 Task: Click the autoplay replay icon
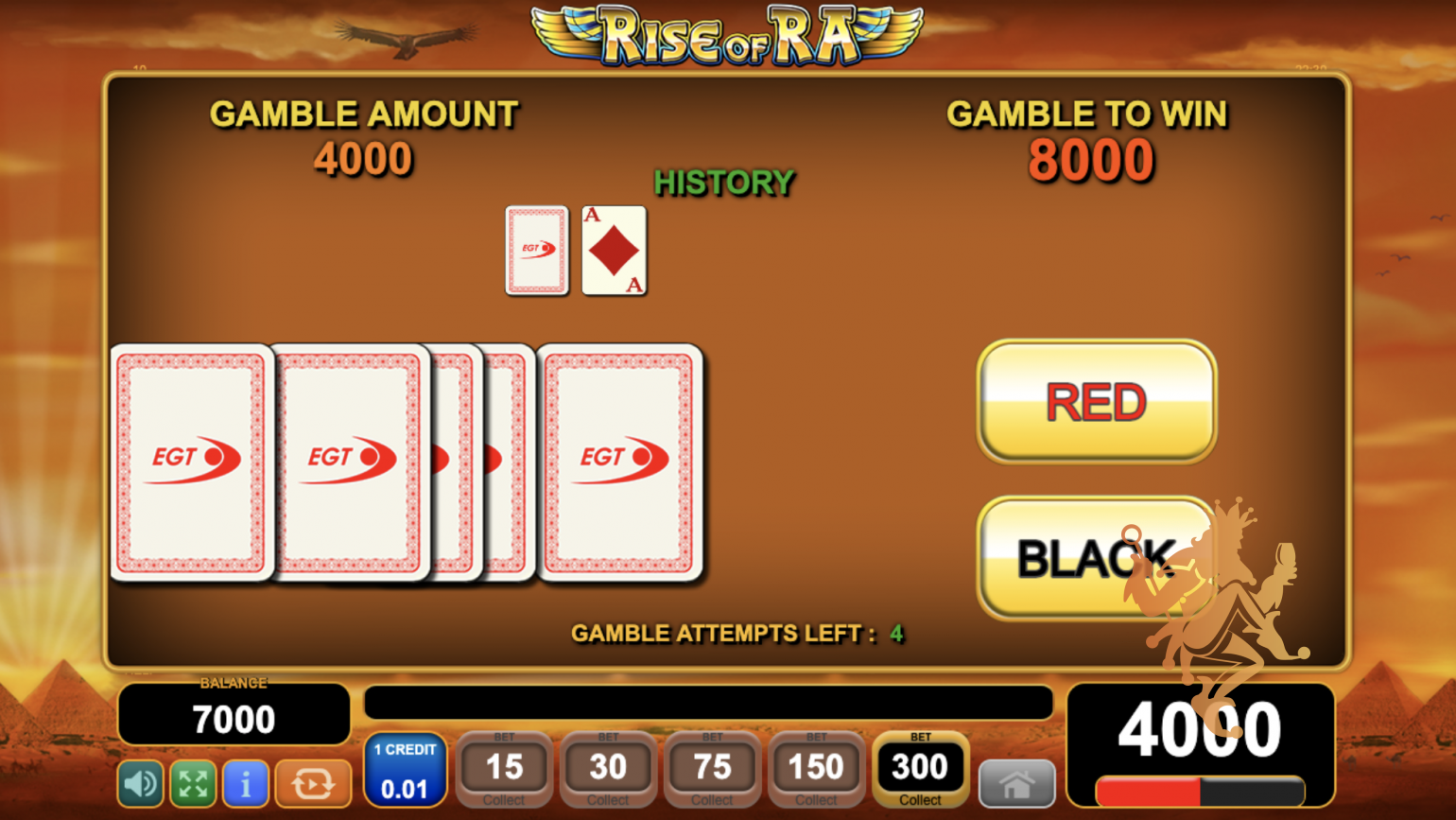312,784
